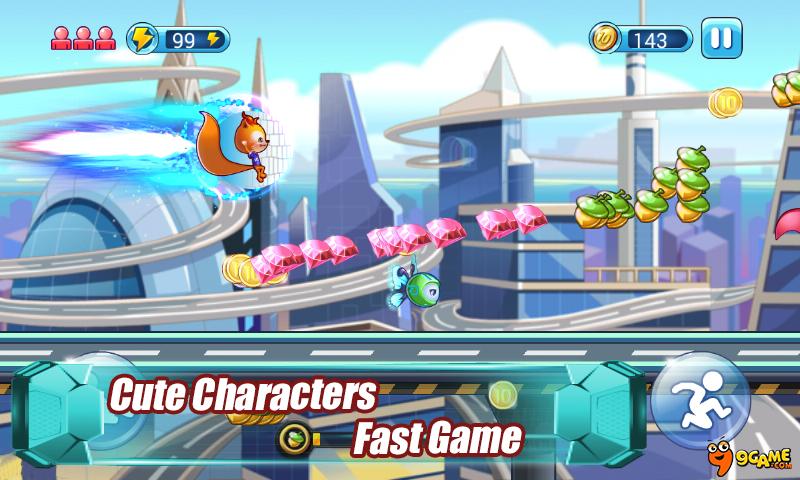Click the 9Game.com logo
The image size is (800, 480).
point(752,457)
